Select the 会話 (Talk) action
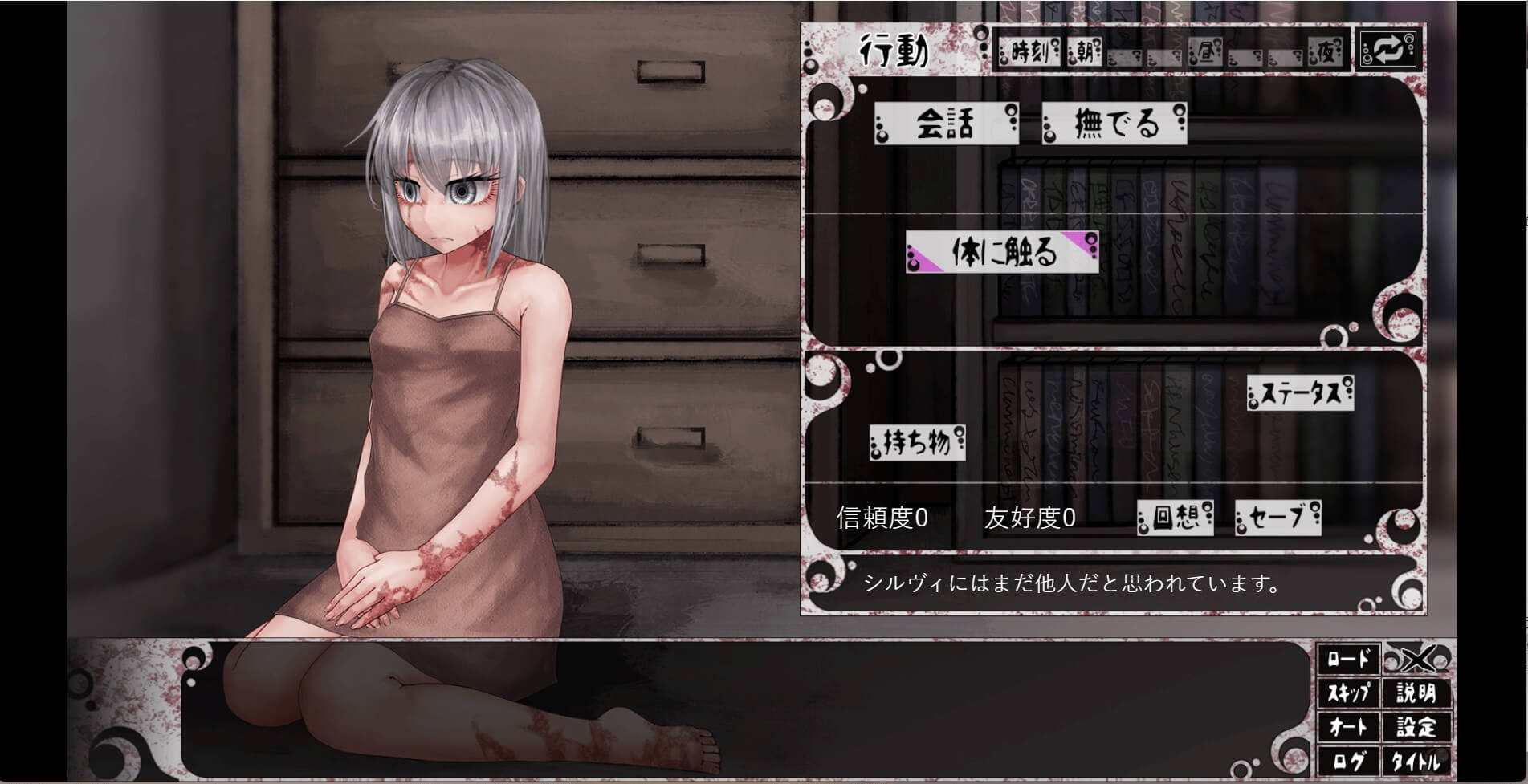Viewport: 1528px width, 784px height. [946, 123]
